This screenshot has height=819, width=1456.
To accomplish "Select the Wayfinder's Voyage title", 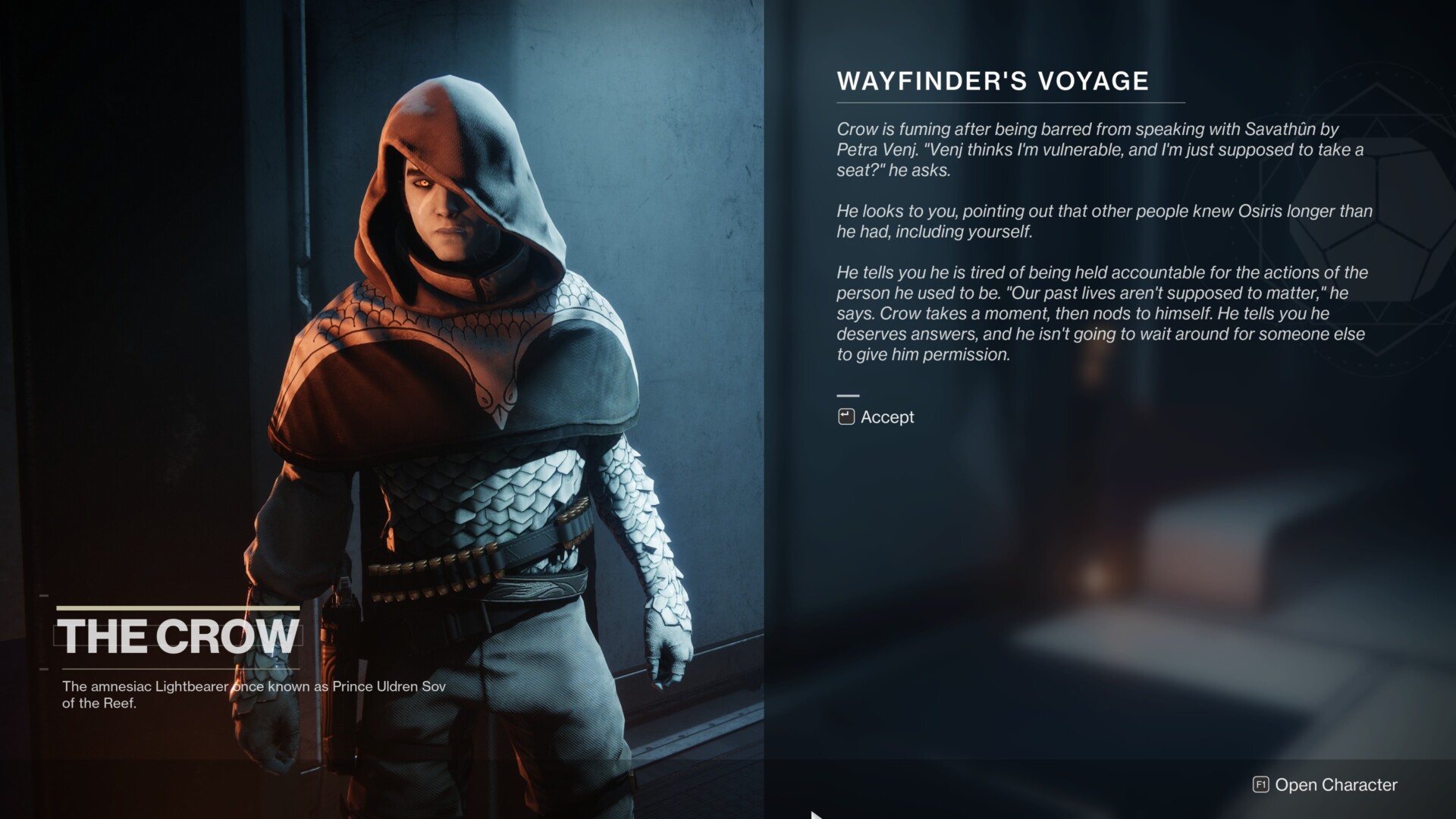I will click(x=992, y=80).
